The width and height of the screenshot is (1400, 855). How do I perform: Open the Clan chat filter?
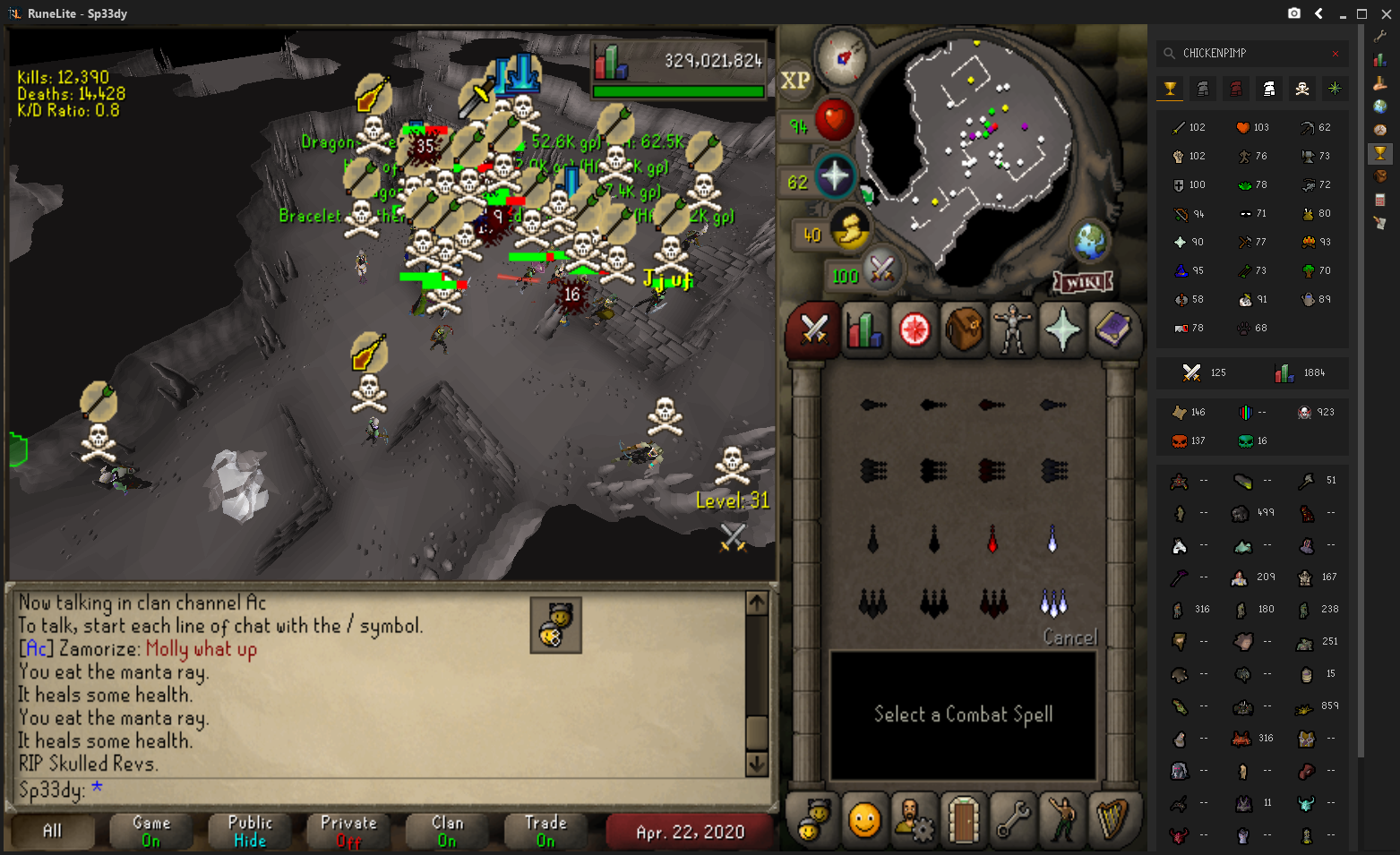pyautogui.click(x=447, y=831)
